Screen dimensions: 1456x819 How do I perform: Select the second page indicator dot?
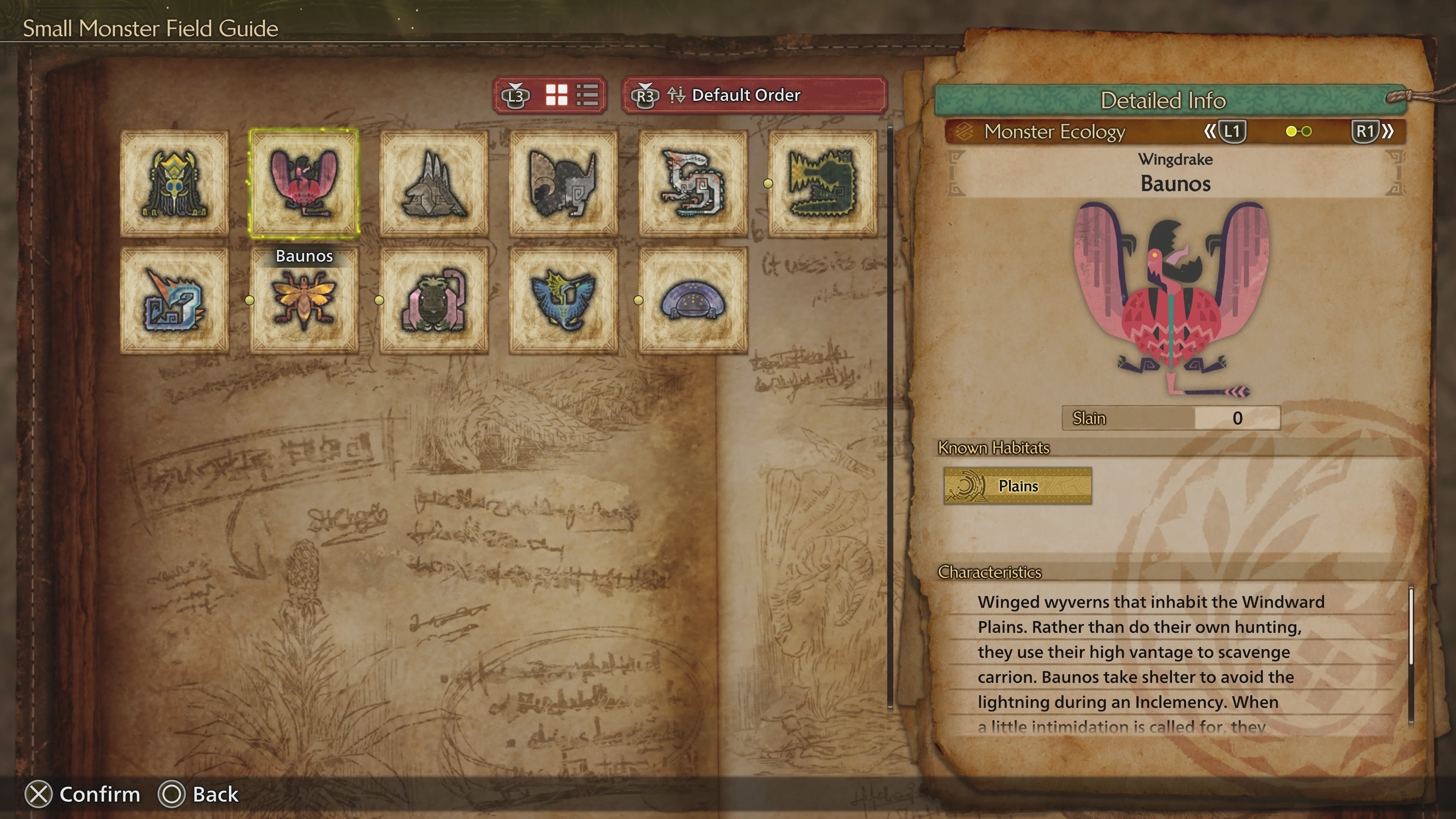point(1306,132)
